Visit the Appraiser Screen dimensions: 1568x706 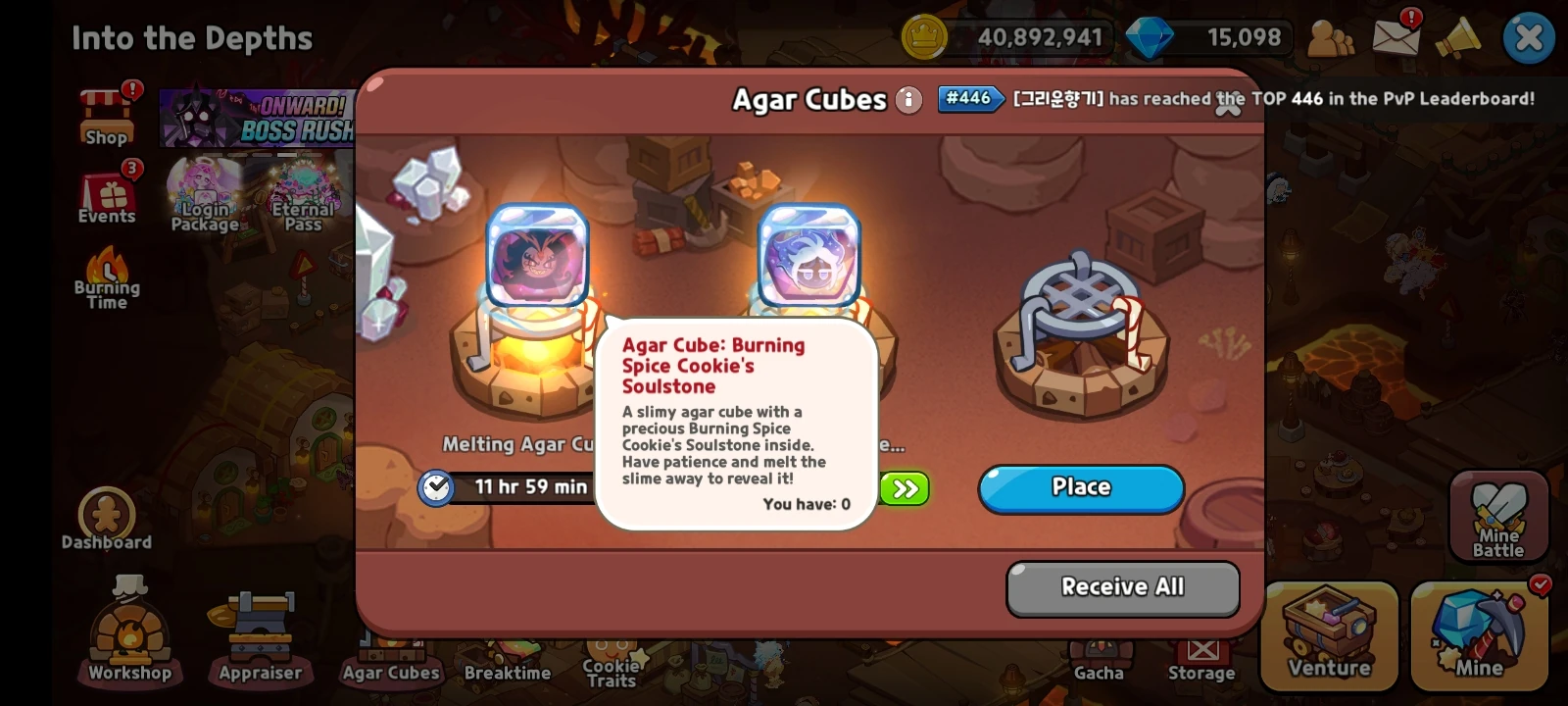[x=259, y=633]
